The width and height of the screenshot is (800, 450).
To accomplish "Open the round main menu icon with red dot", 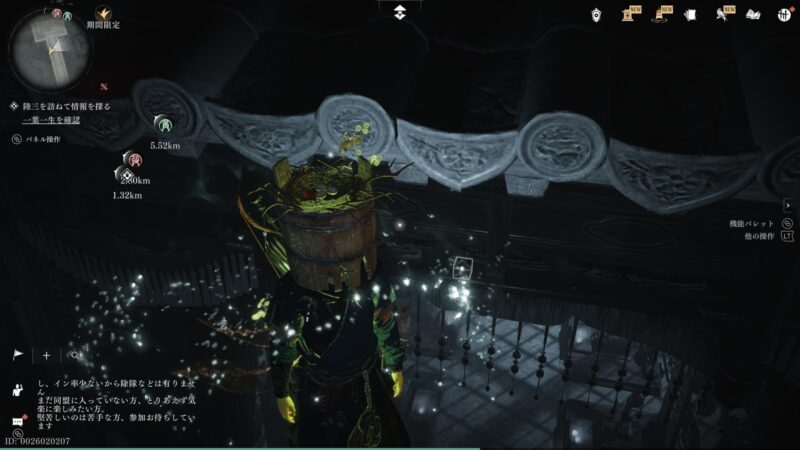I will (784, 14).
